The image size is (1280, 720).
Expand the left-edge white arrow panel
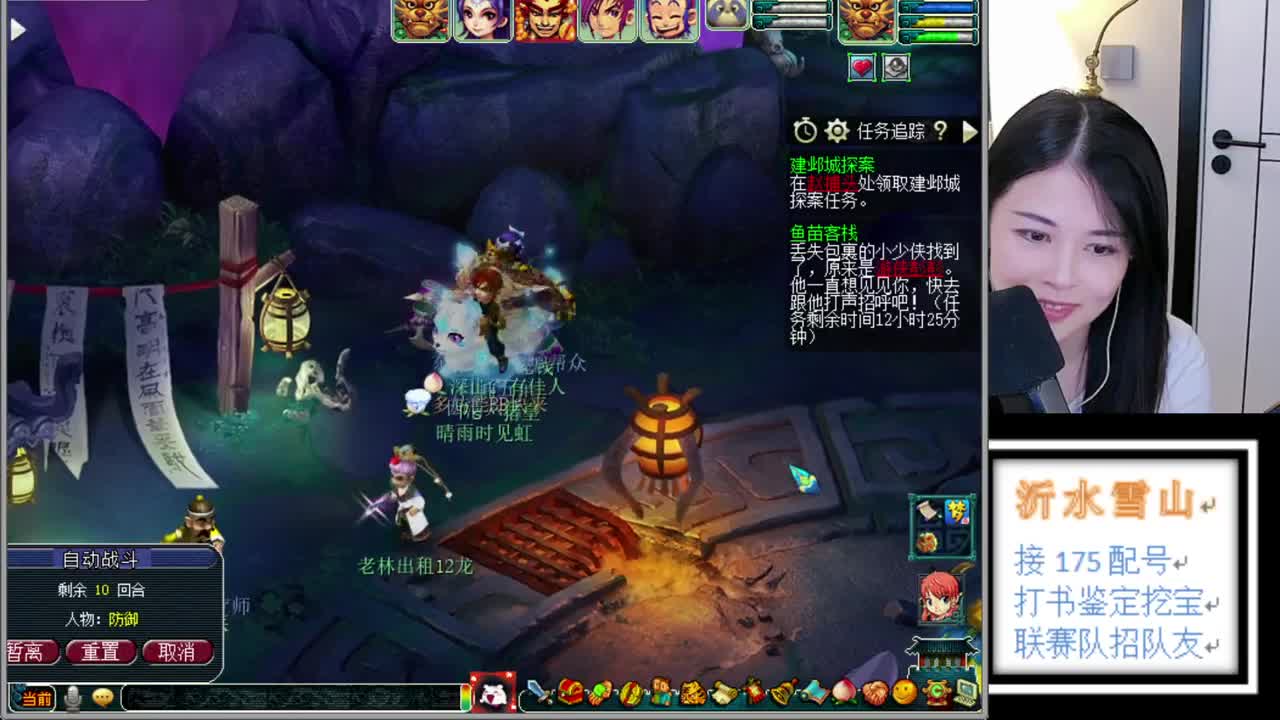tap(14, 29)
